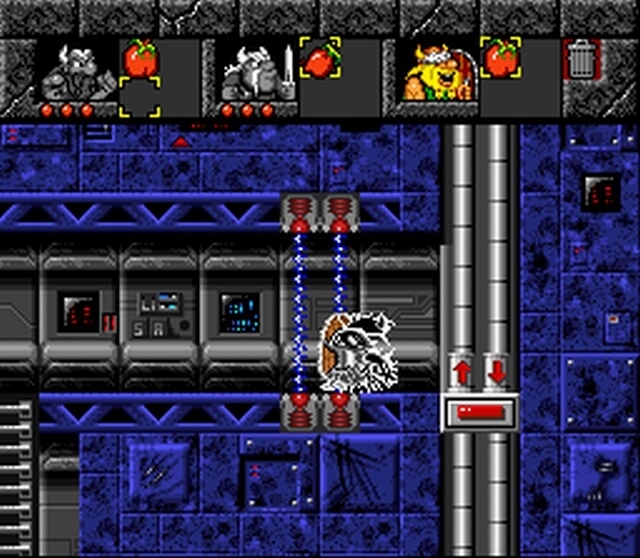Switch to Baleog's portrait with the sword
640x558 pixels.
tap(255, 72)
